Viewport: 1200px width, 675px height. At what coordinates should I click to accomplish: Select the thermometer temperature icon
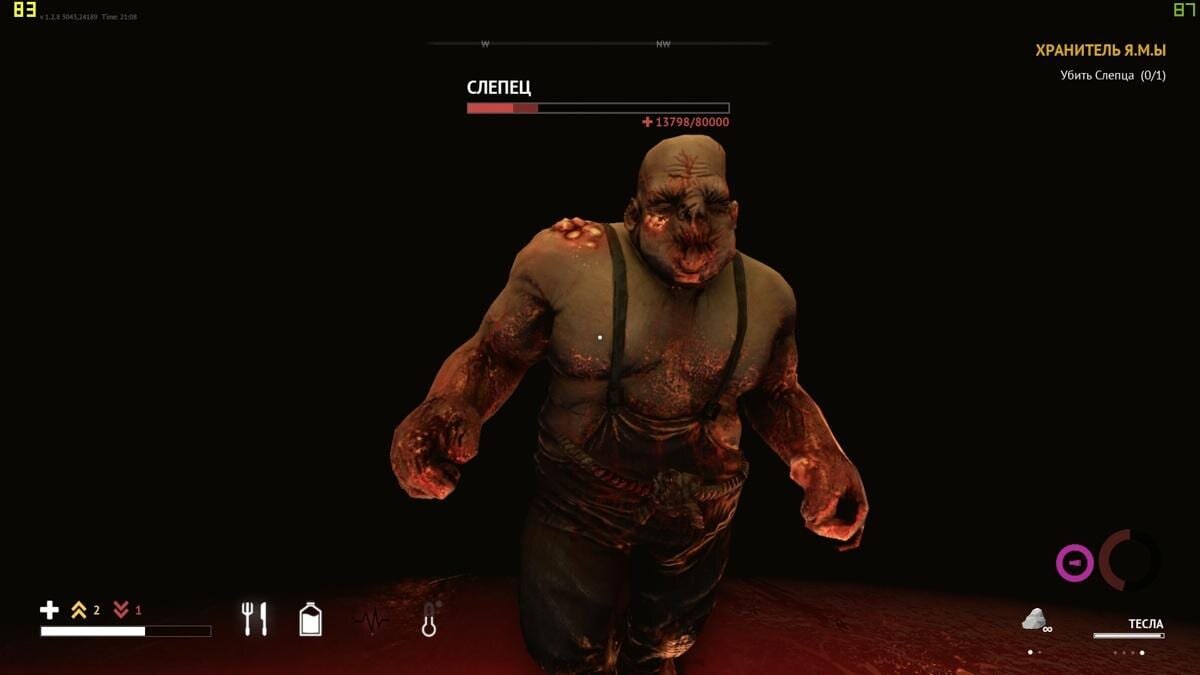[x=430, y=619]
